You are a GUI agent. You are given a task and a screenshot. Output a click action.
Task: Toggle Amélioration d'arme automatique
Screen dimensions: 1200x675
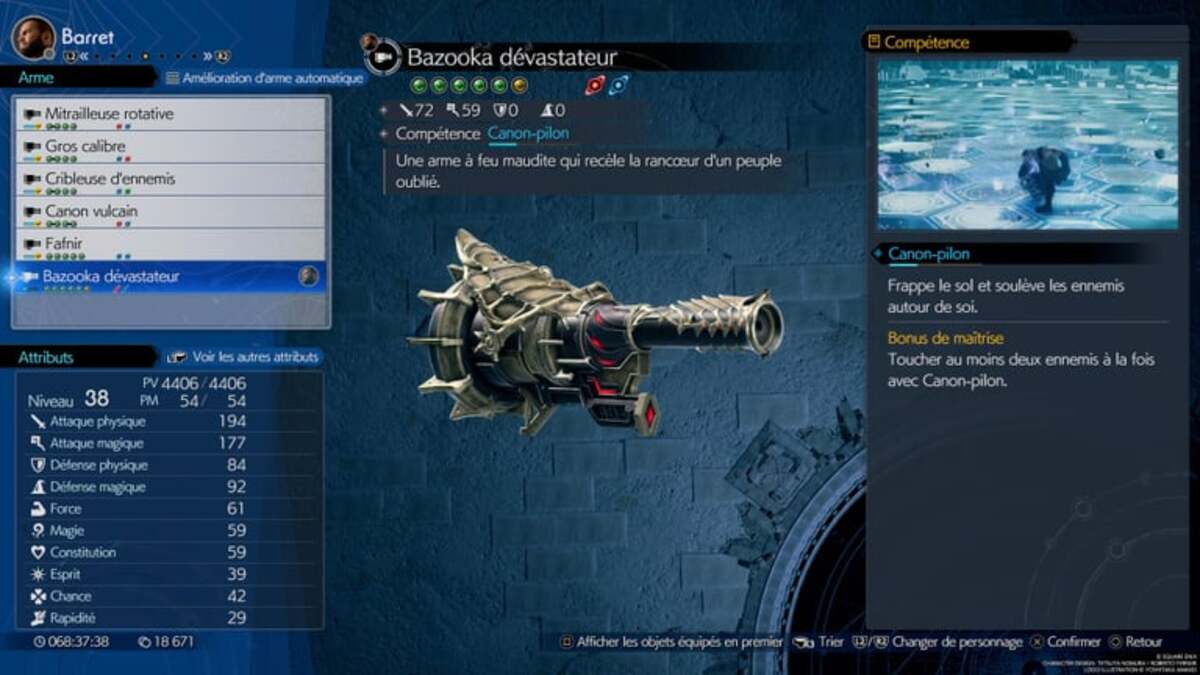coord(264,77)
